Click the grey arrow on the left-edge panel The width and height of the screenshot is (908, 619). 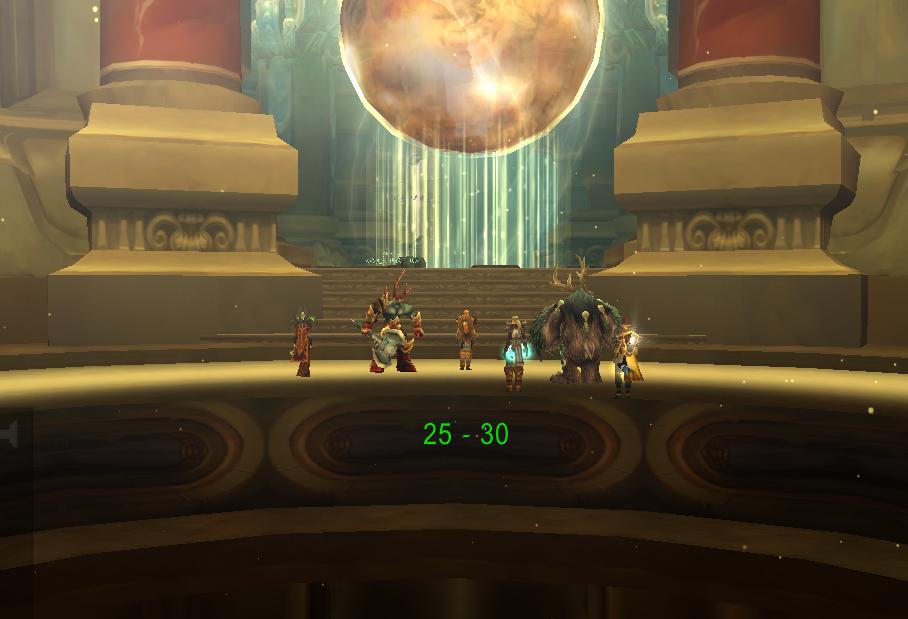point(11,435)
